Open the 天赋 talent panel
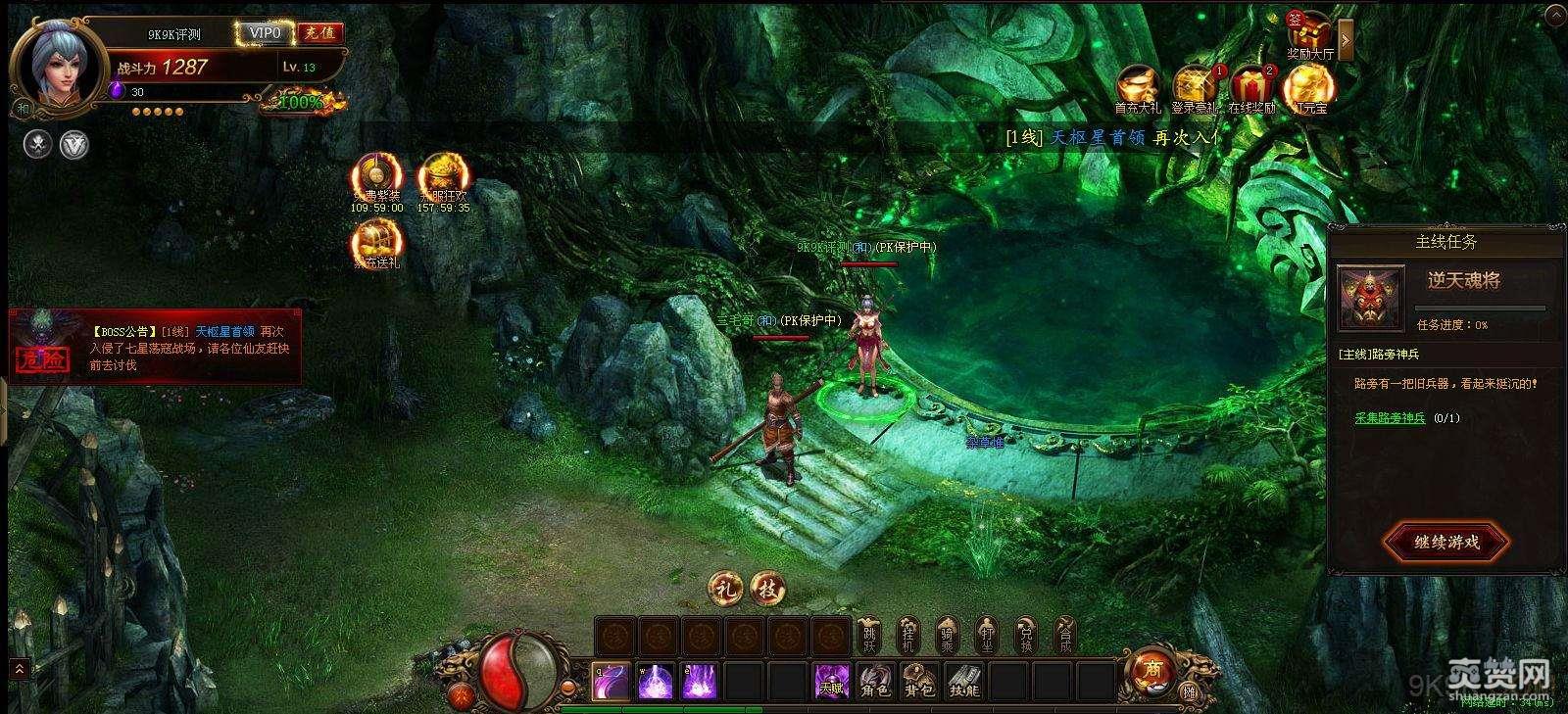Image resolution: width=1568 pixels, height=714 pixels. (831, 681)
